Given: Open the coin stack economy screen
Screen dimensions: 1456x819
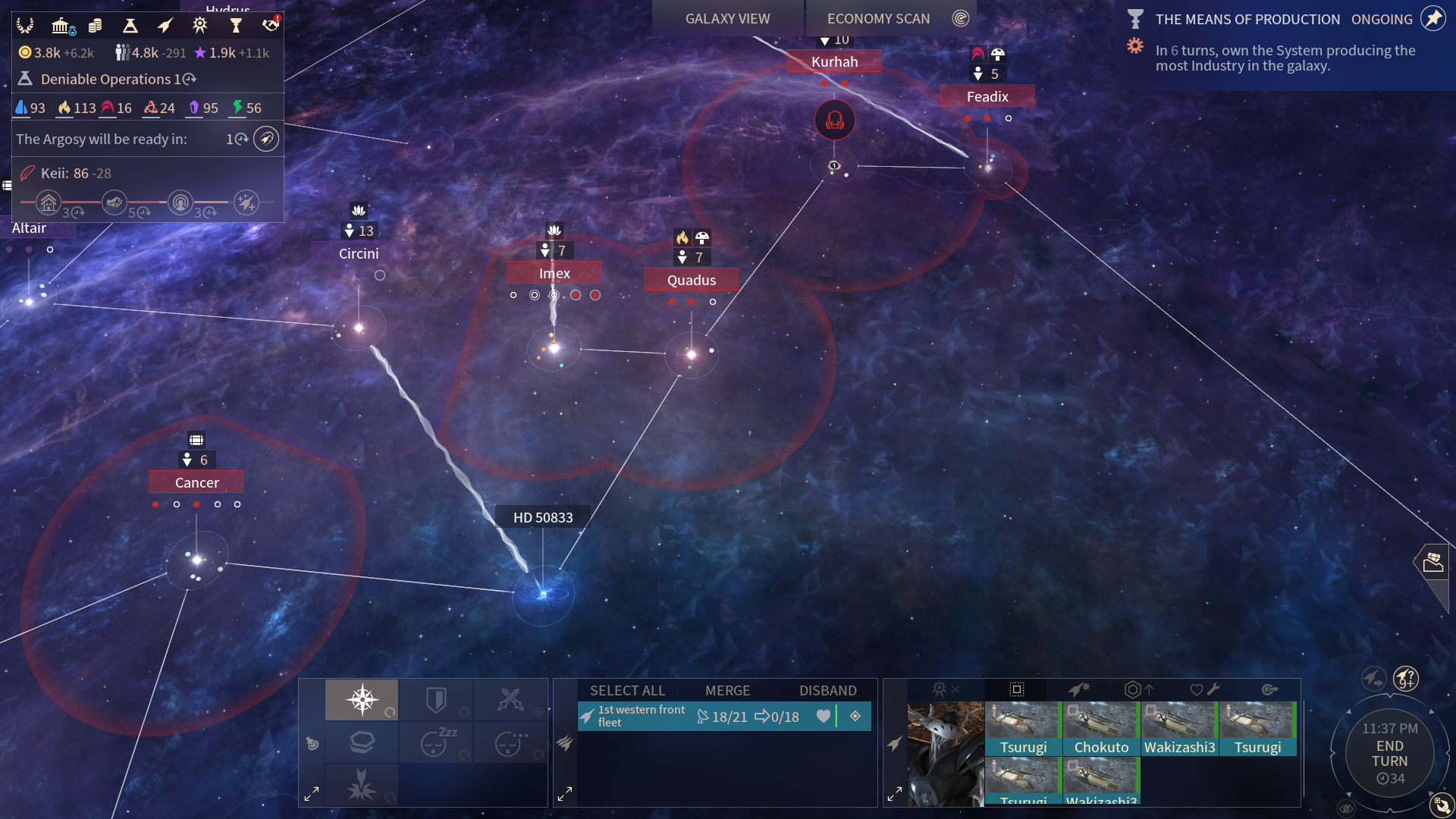Looking at the screenshot, I should (x=96, y=26).
